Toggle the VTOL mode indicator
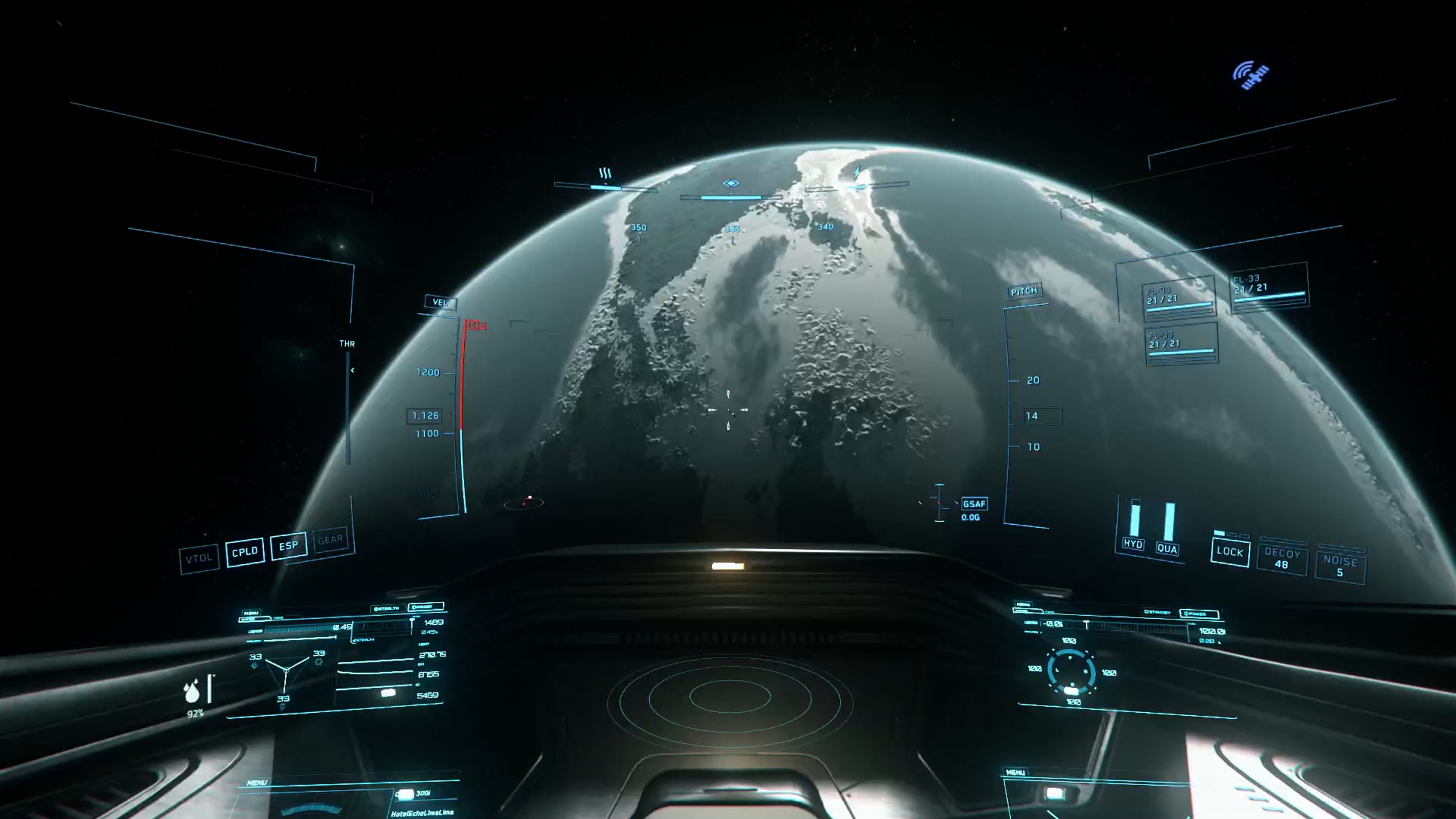This screenshot has width=1456, height=819. [x=199, y=559]
